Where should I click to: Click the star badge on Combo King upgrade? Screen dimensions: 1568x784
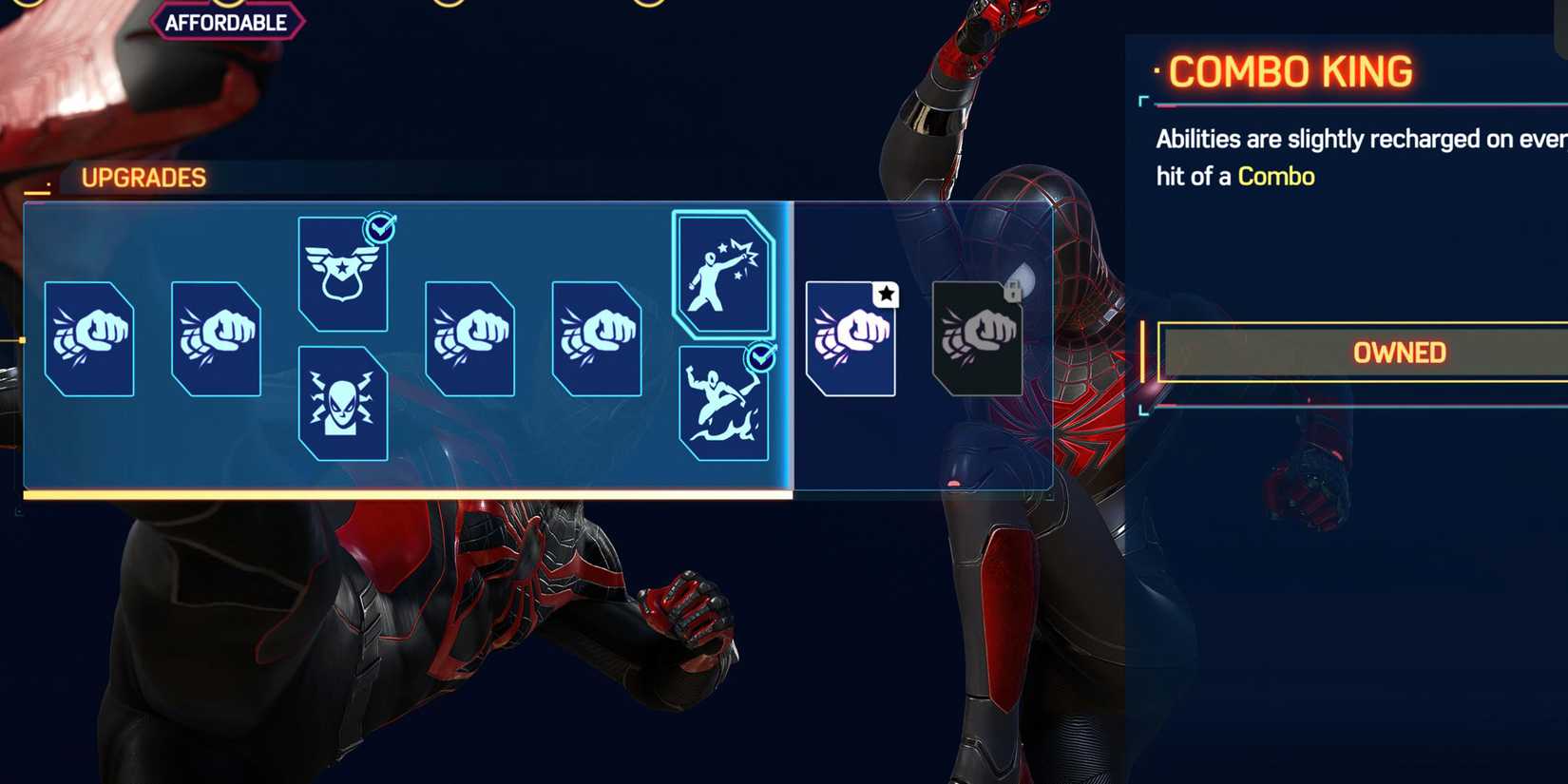[884, 295]
